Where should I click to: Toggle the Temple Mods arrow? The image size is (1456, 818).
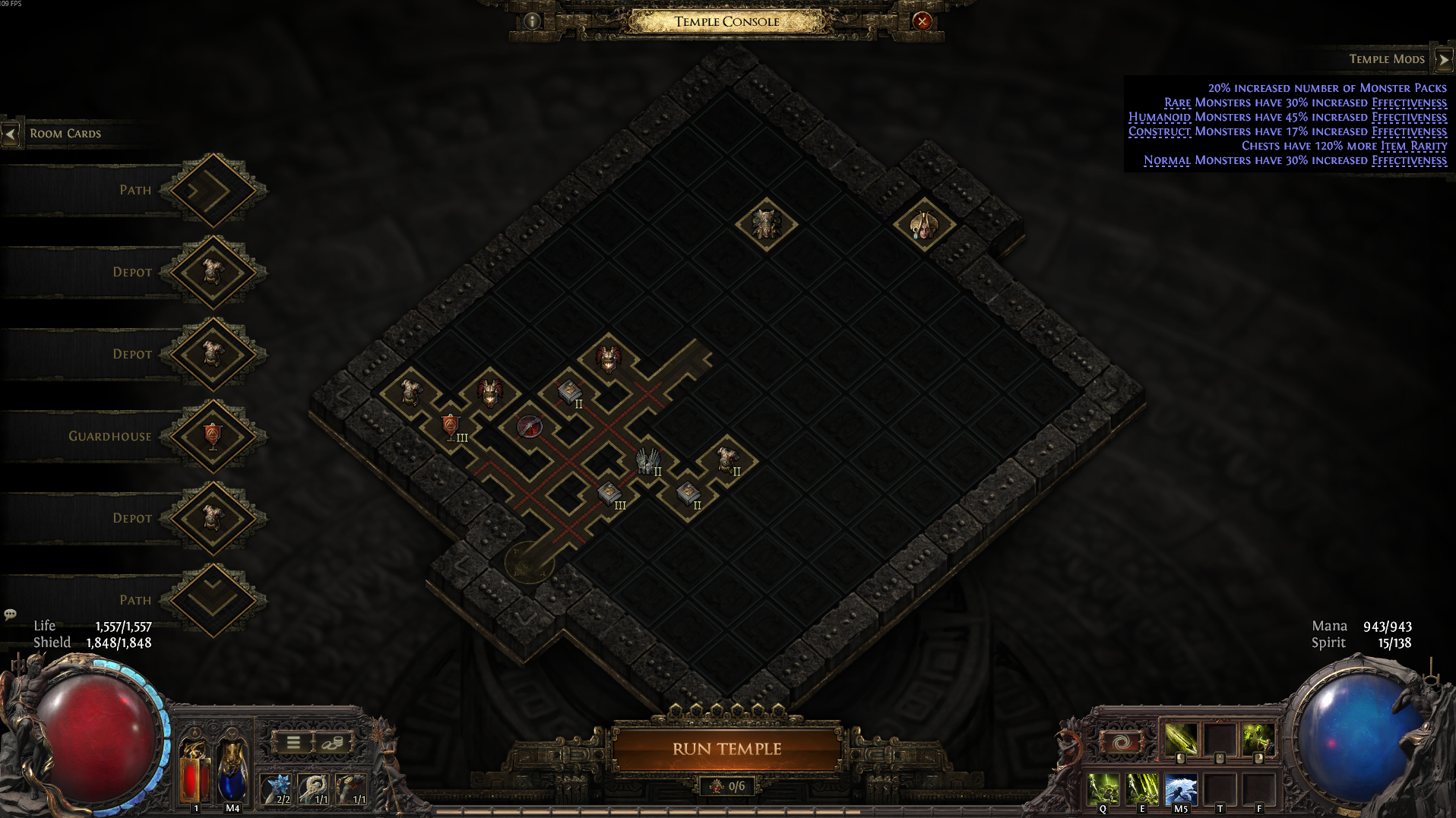tap(1443, 59)
